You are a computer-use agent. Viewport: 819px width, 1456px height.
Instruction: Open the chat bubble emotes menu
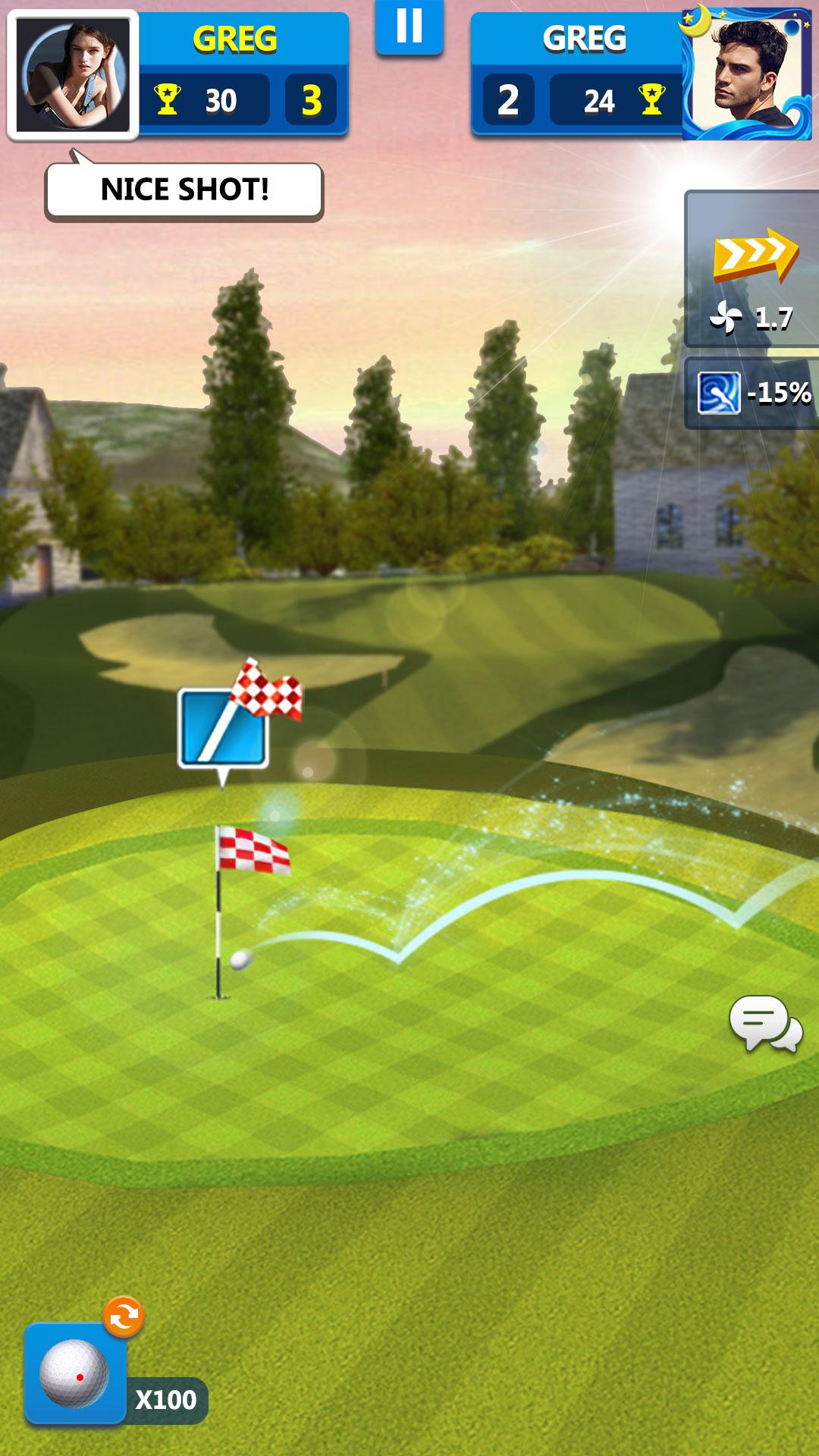click(765, 1024)
